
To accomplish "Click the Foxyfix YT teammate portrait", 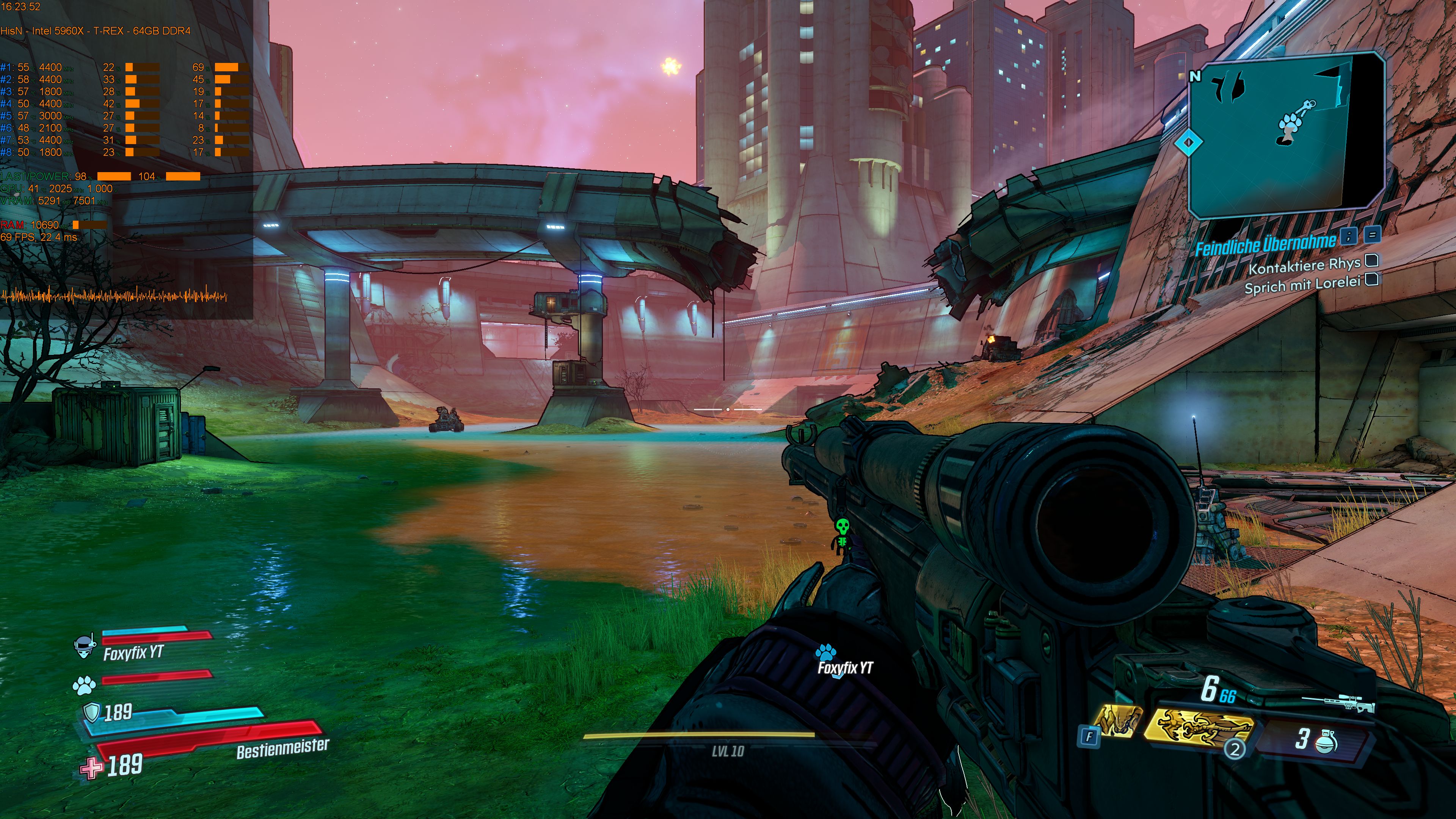I will [85, 647].
